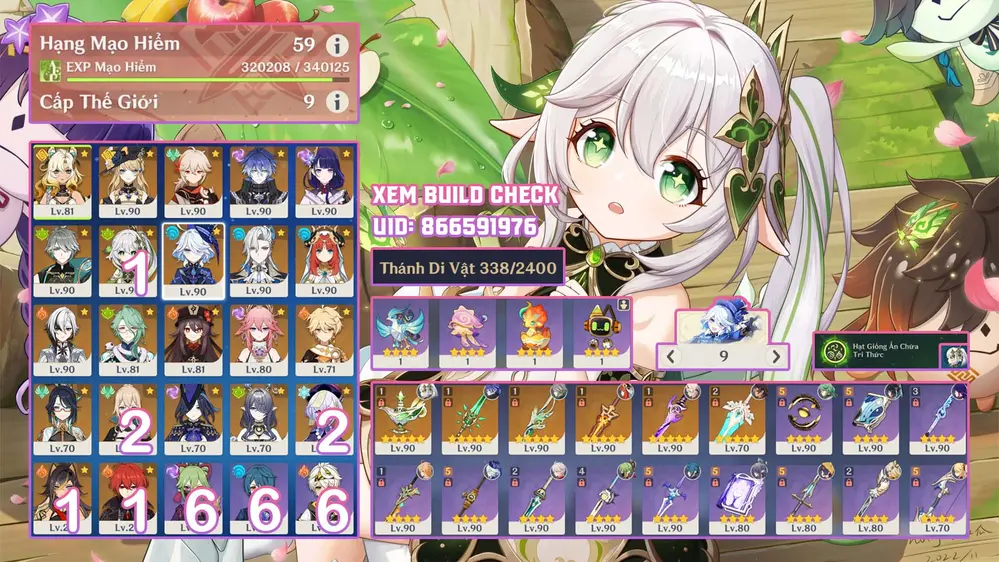The height and width of the screenshot is (562, 999).
Task: Open the Hạng Mạo Hiểm info button
Action: pyautogui.click(x=338, y=46)
